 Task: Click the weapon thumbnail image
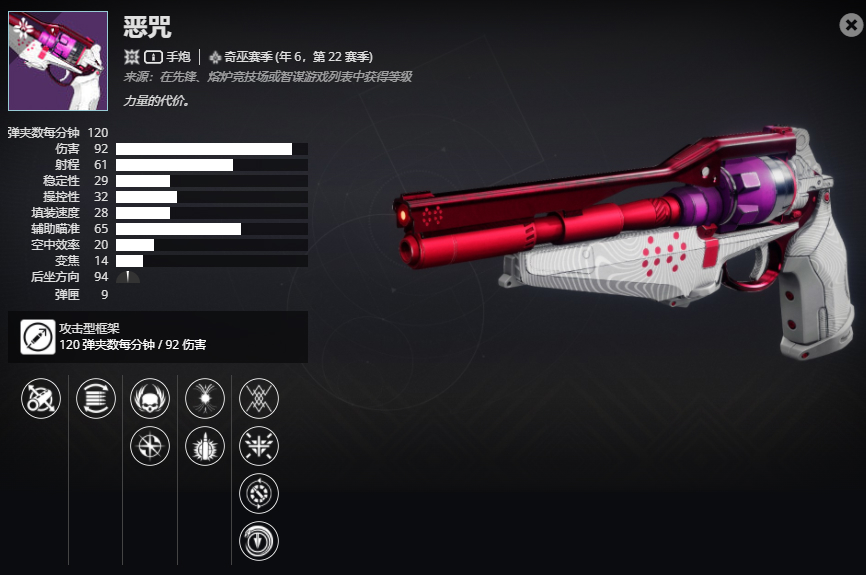tap(58, 61)
